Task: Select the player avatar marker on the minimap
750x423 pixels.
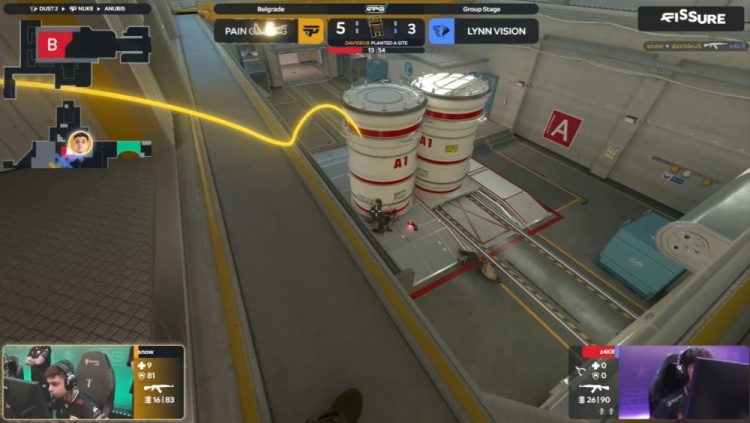Action: (80, 143)
